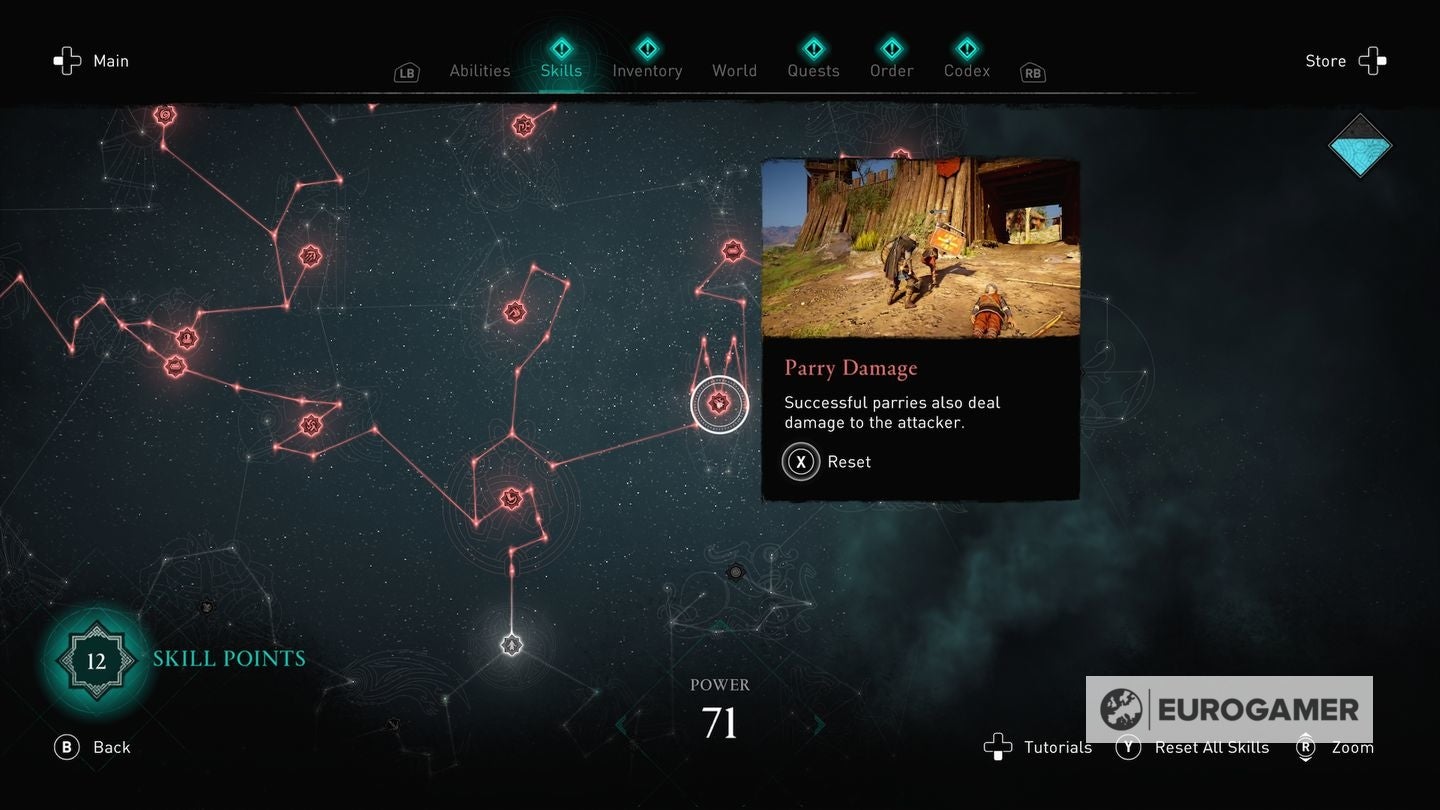Select the topmost red skill node on the map
1440x810 pixels.
tap(165, 114)
